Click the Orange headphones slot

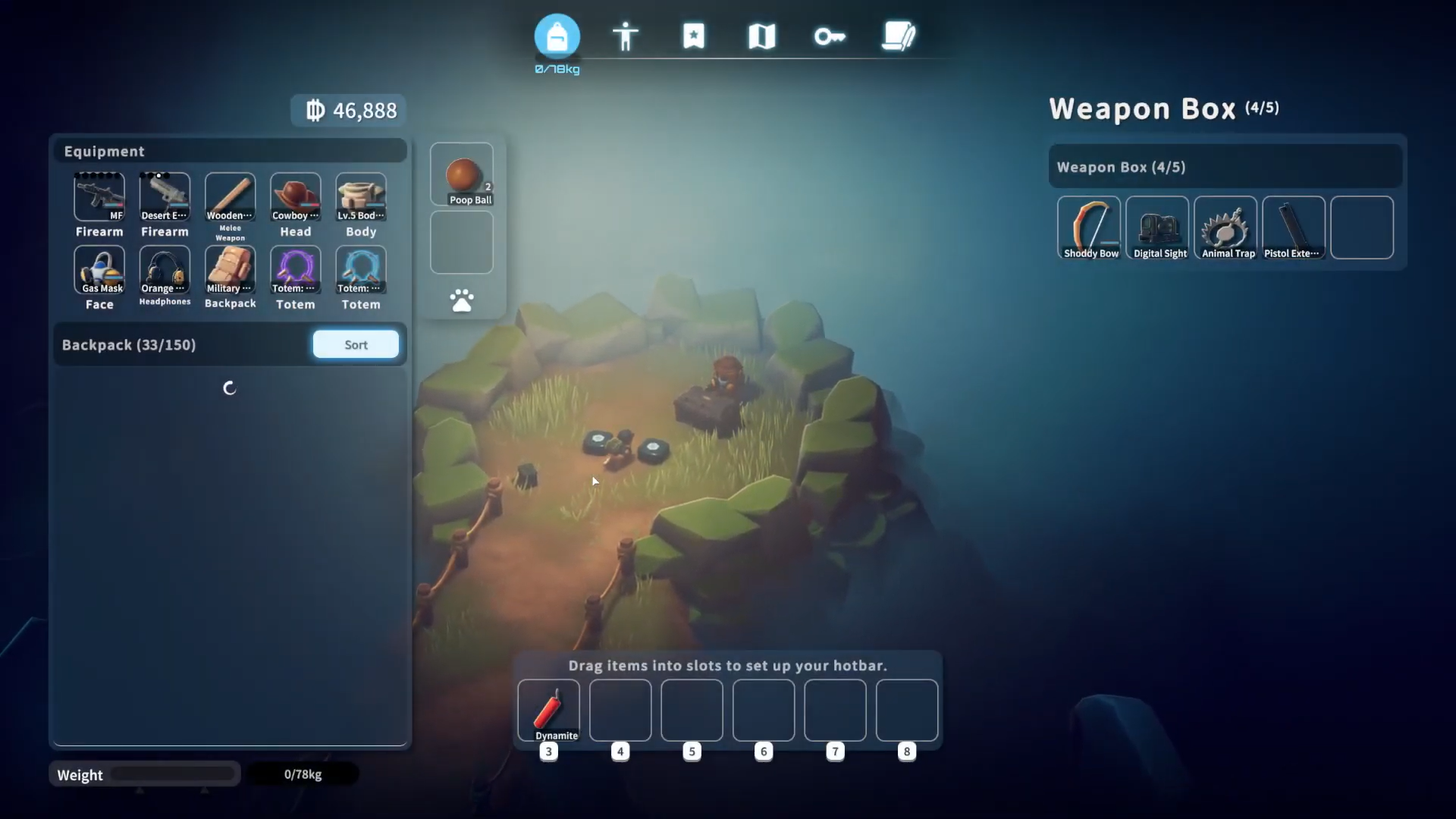click(165, 269)
